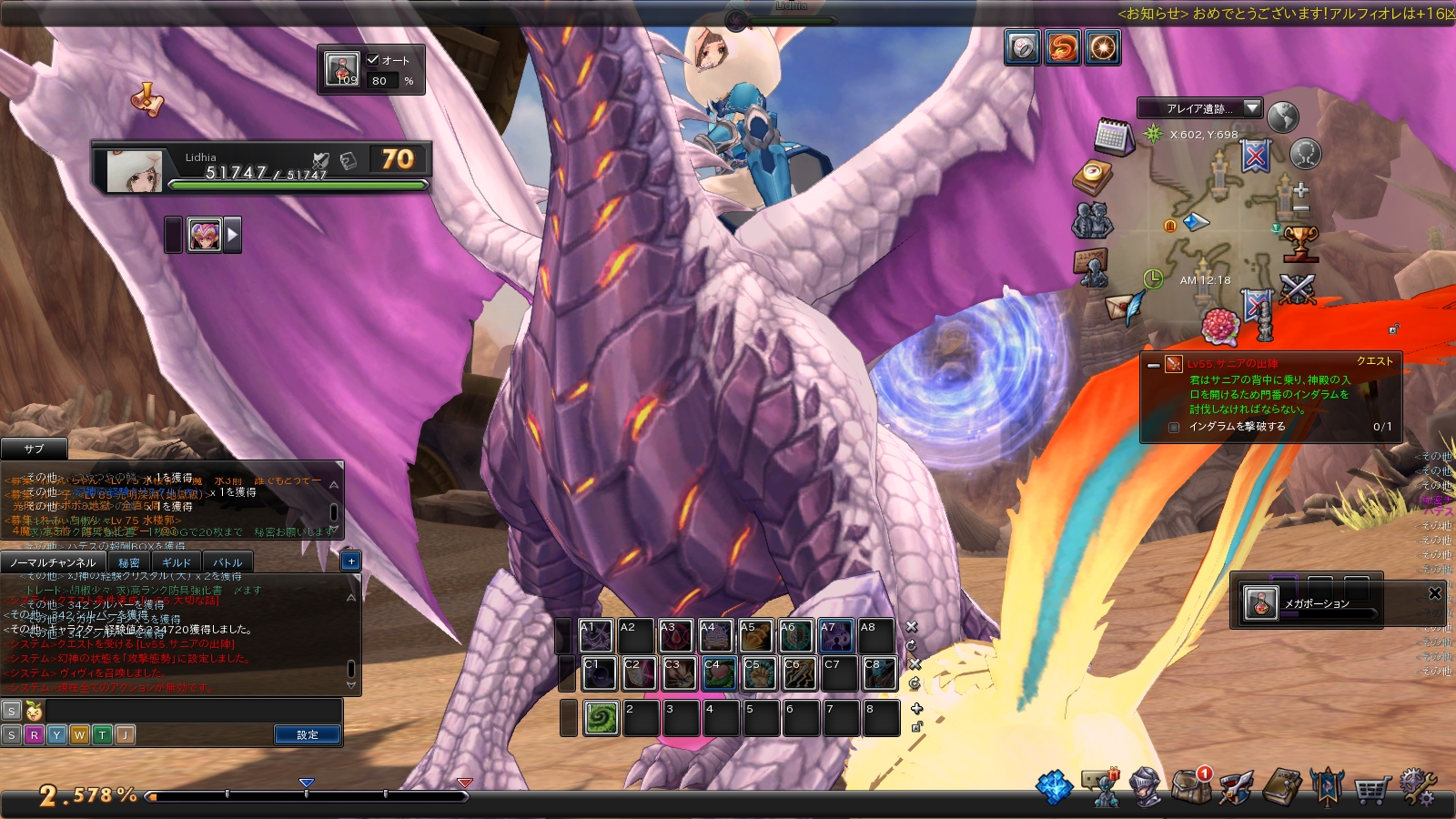Click the chat message input field
1456x819 pixels.
[x=191, y=711]
